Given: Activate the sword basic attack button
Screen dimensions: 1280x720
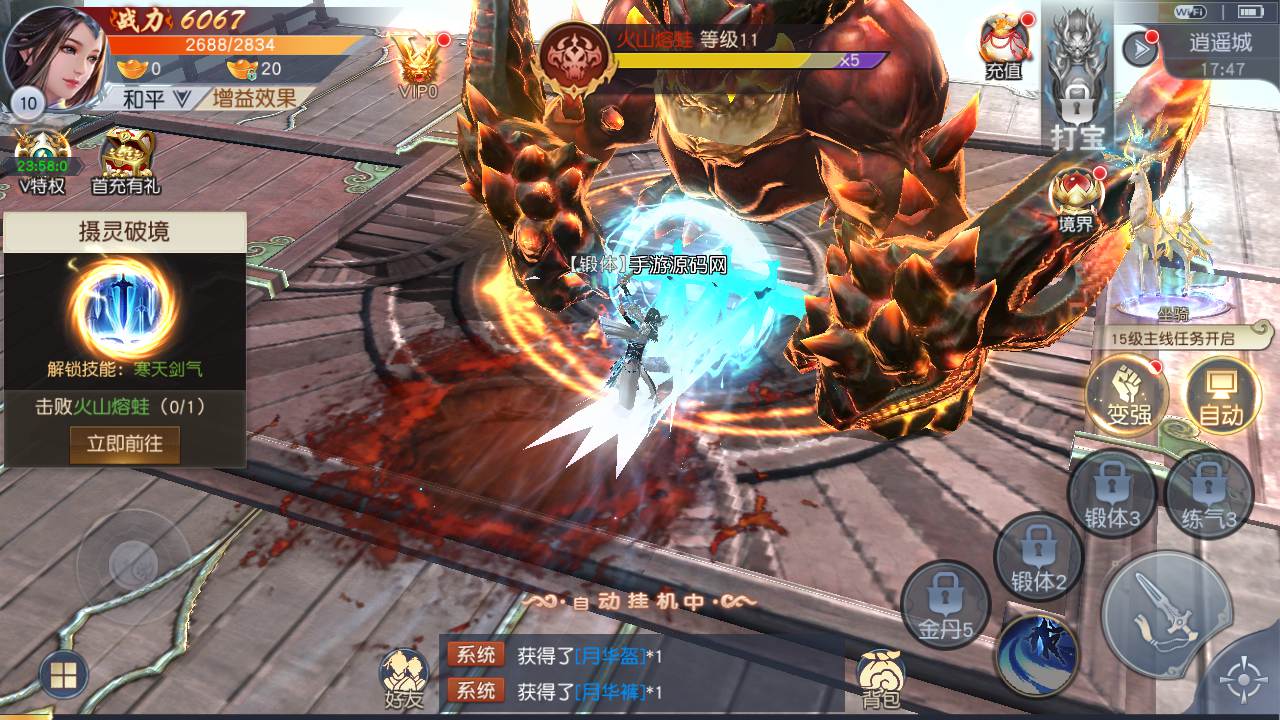Looking at the screenshot, I should (x=1165, y=613).
